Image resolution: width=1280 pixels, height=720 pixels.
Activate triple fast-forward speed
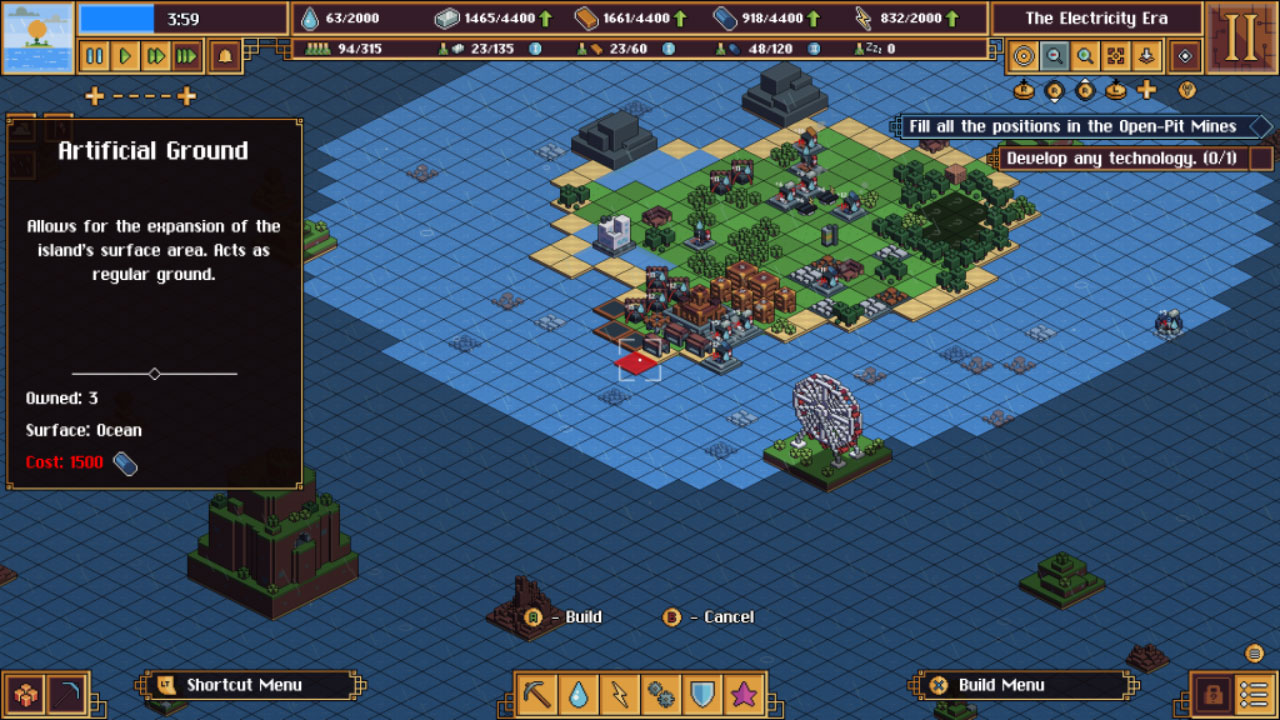(186, 56)
